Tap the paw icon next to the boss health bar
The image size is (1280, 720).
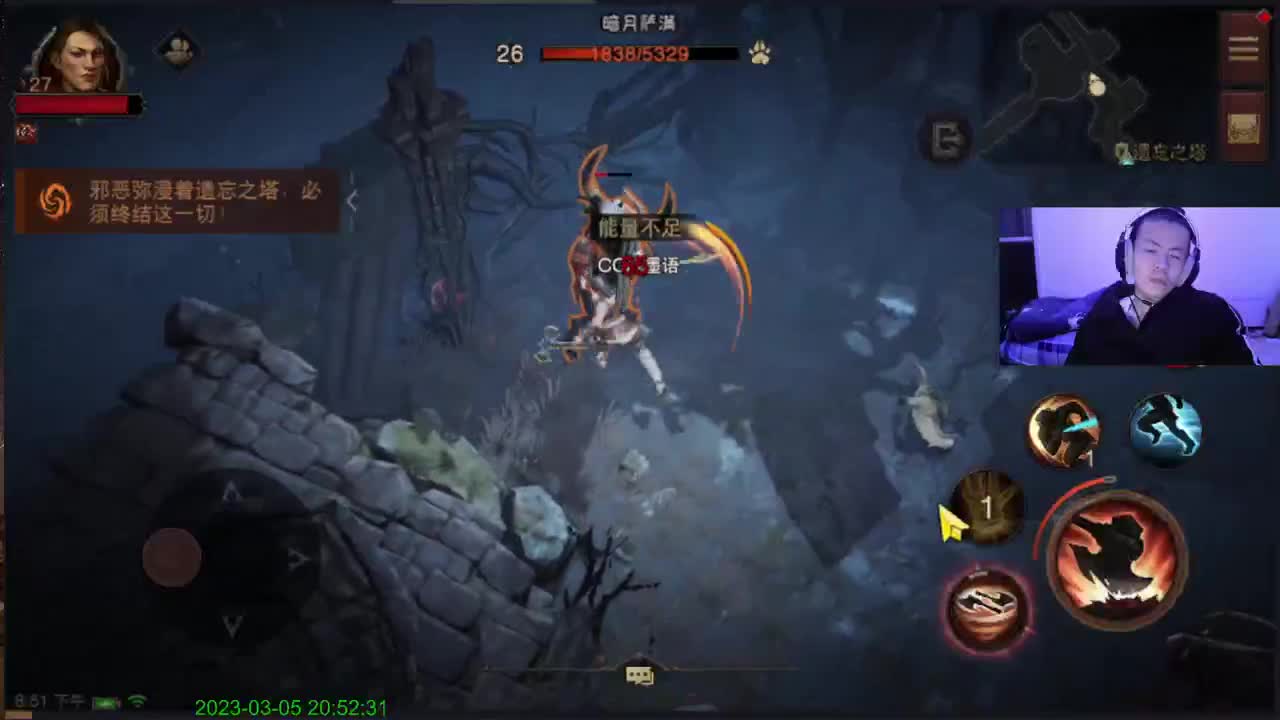pyautogui.click(x=758, y=54)
